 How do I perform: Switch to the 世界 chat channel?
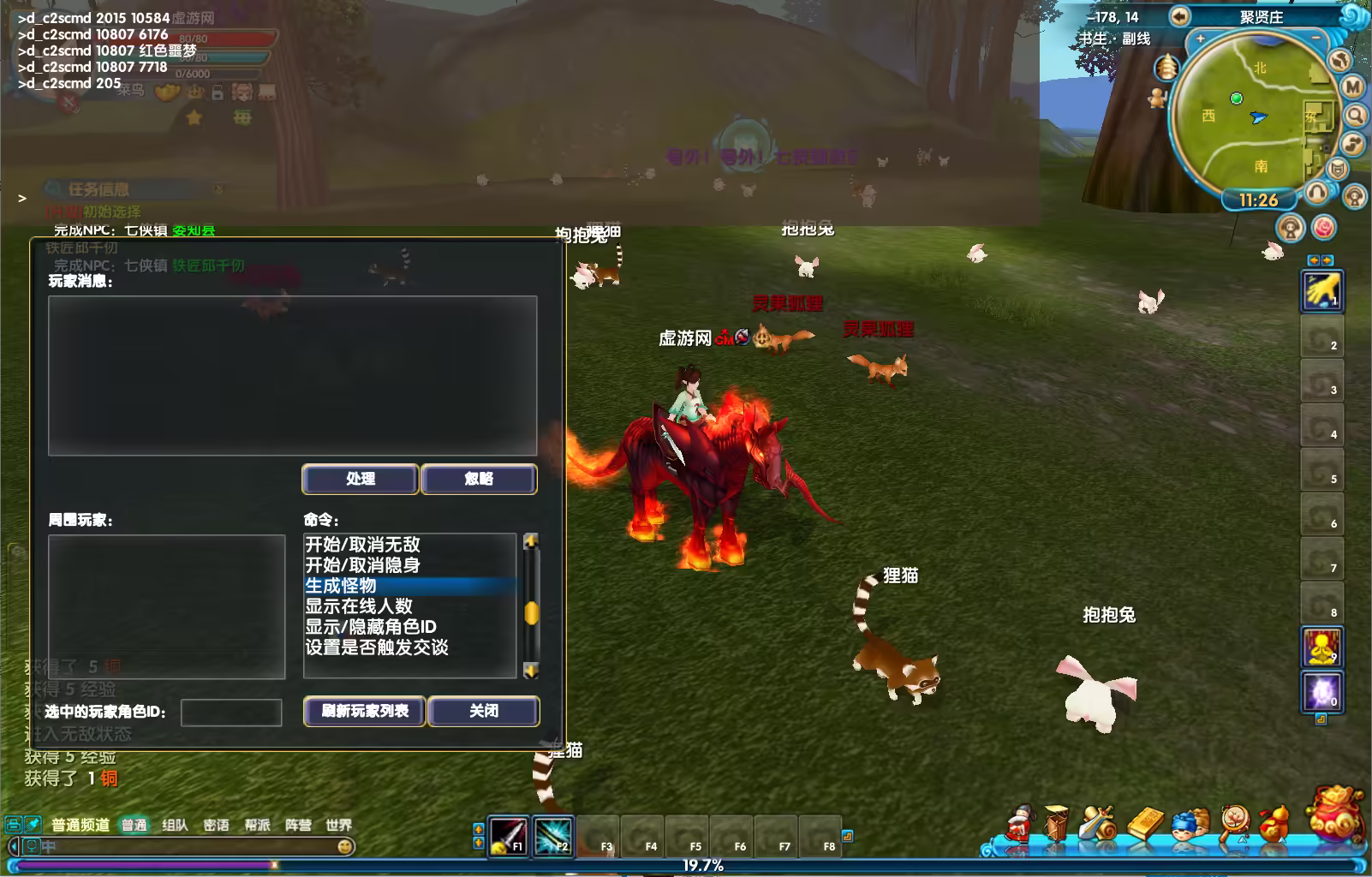tap(340, 825)
